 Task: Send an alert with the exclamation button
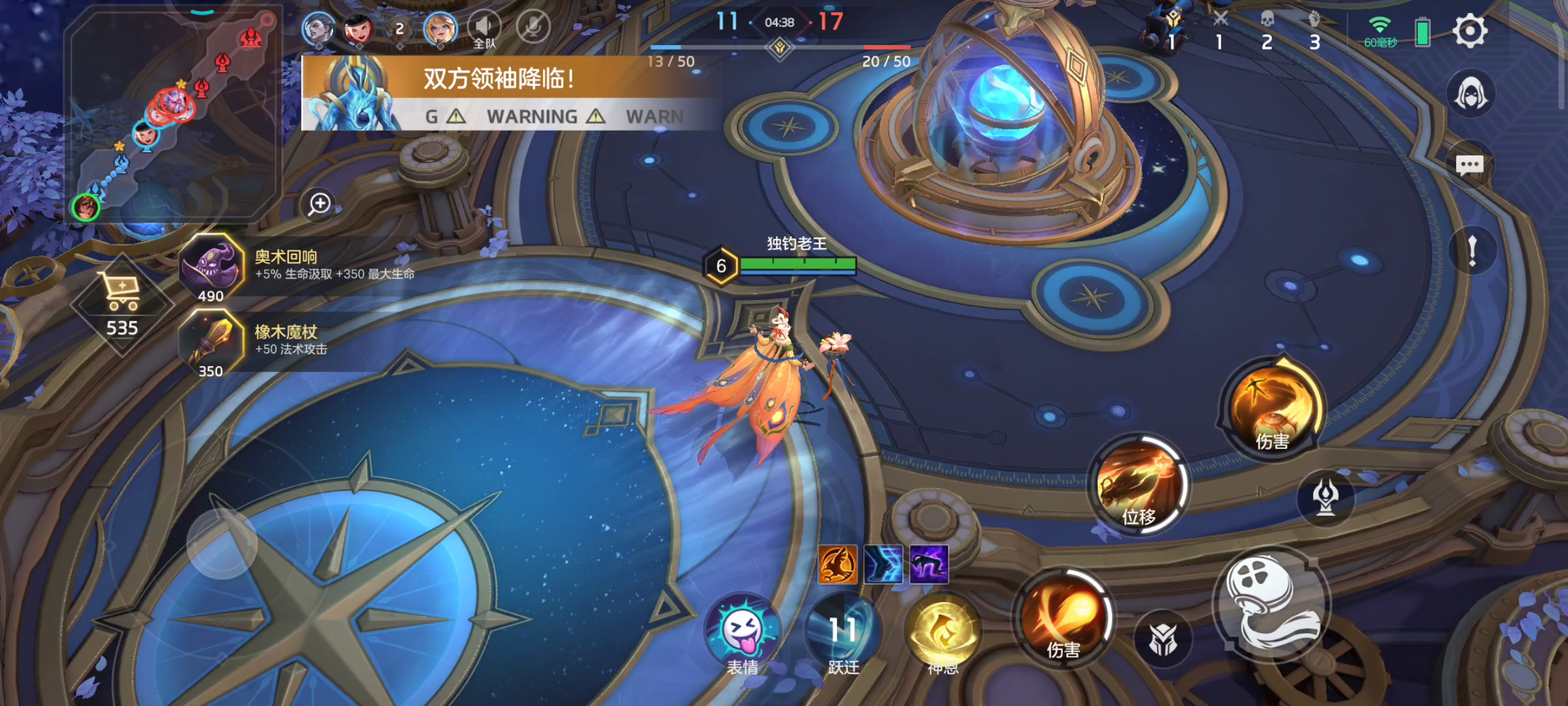(1472, 250)
